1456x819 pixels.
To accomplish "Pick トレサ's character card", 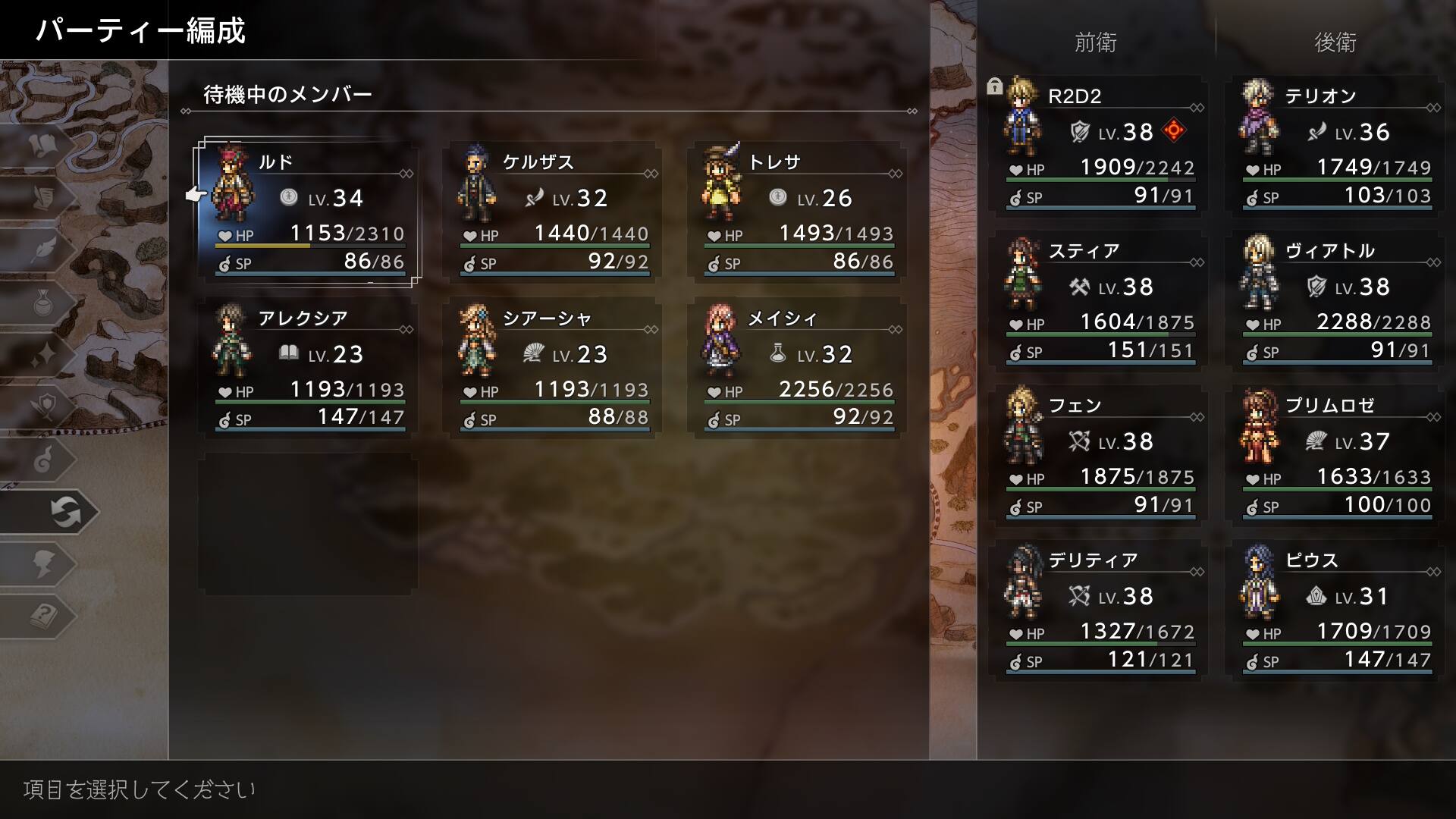I will pyautogui.click(x=798, y=212).
